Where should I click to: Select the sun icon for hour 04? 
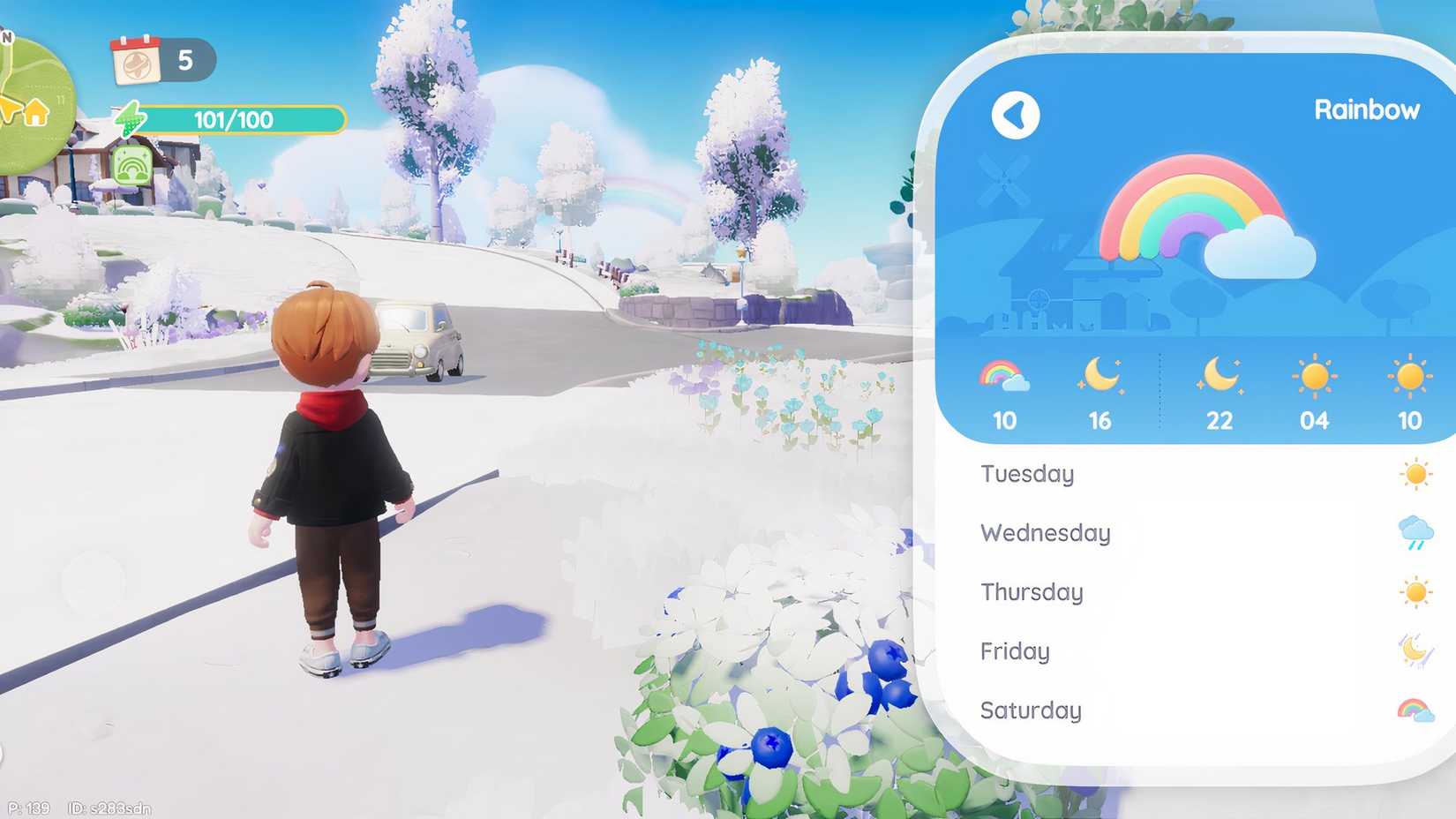click(x=1316, y=378)
